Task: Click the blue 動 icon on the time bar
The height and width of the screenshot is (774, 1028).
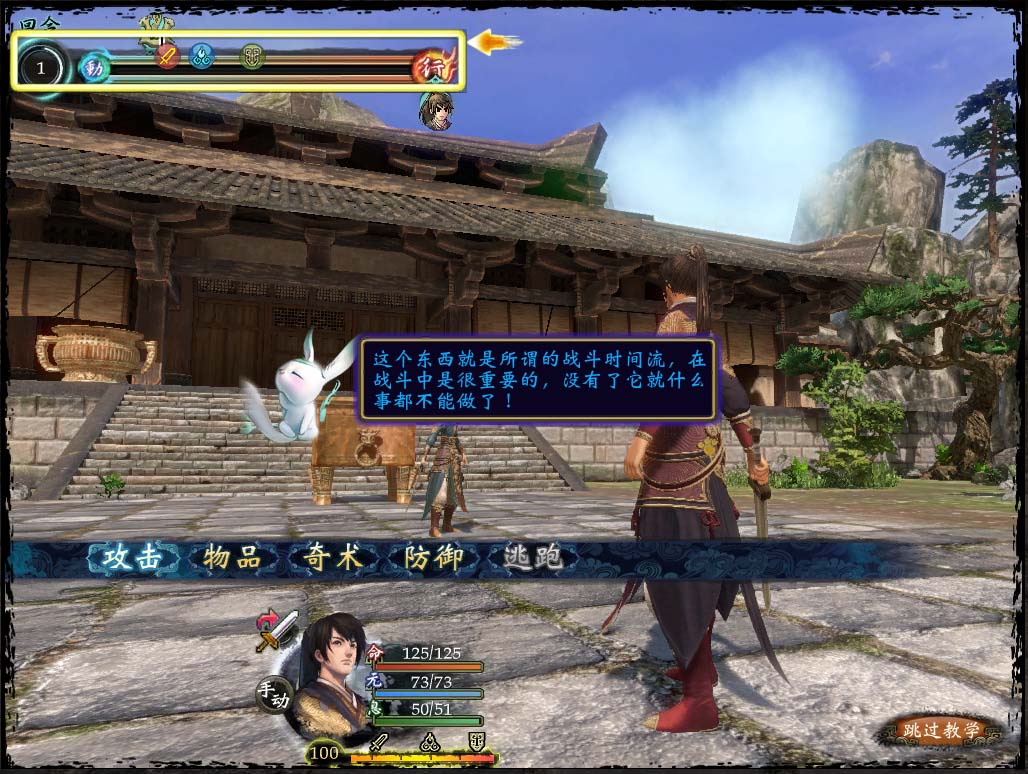Action: pyautogui.click(x=94, y=67)
